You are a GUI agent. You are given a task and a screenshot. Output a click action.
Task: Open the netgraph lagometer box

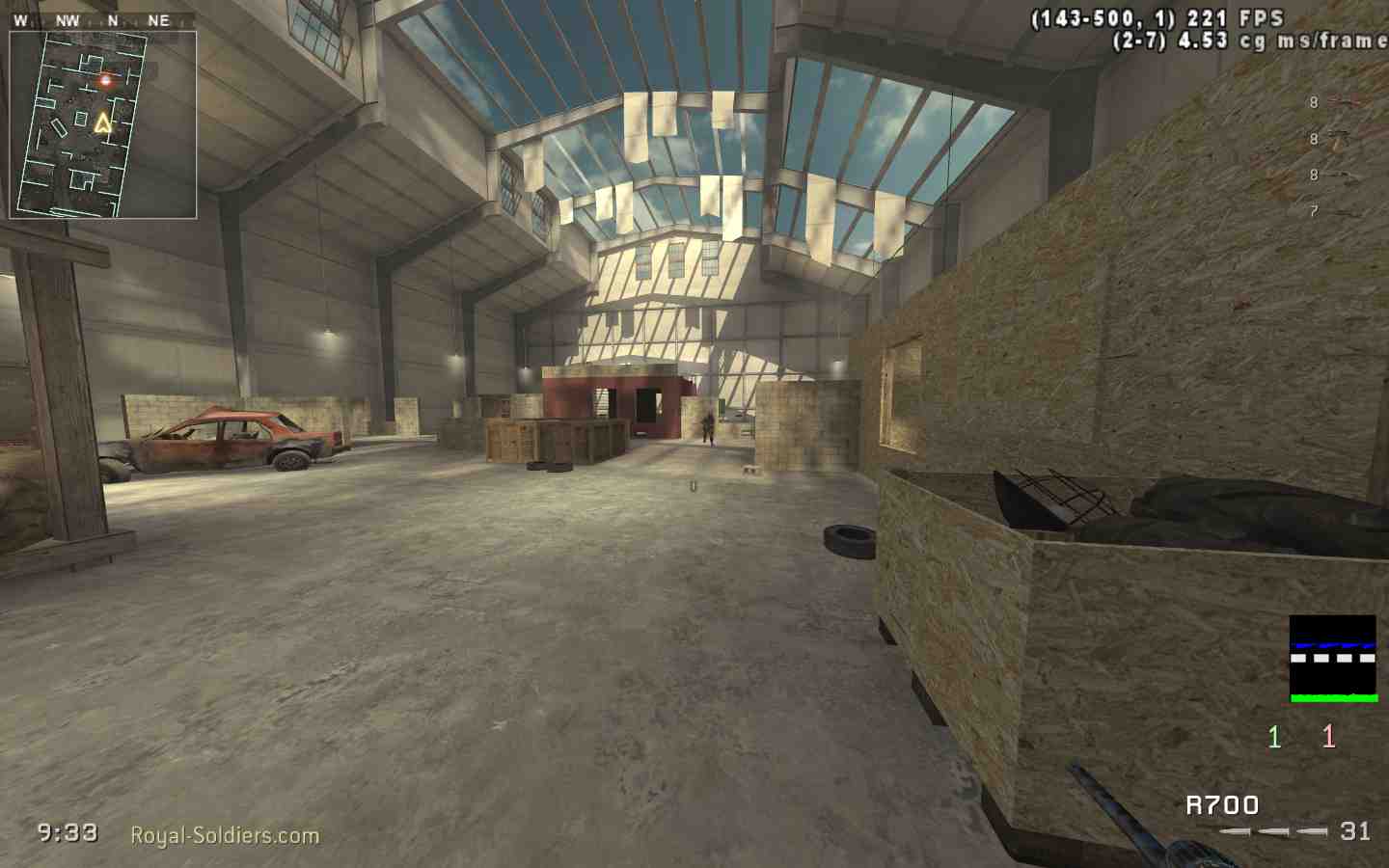click(1335, 656)
